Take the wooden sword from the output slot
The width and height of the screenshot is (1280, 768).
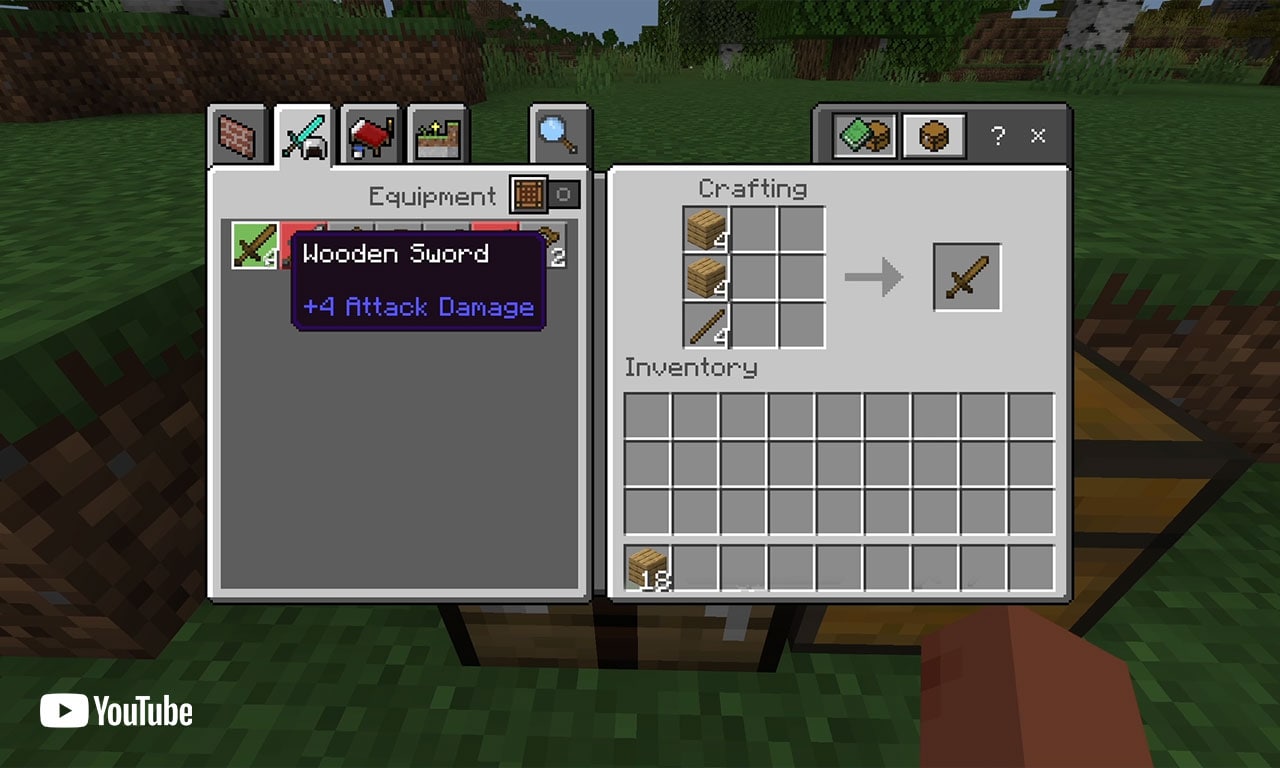967,277
